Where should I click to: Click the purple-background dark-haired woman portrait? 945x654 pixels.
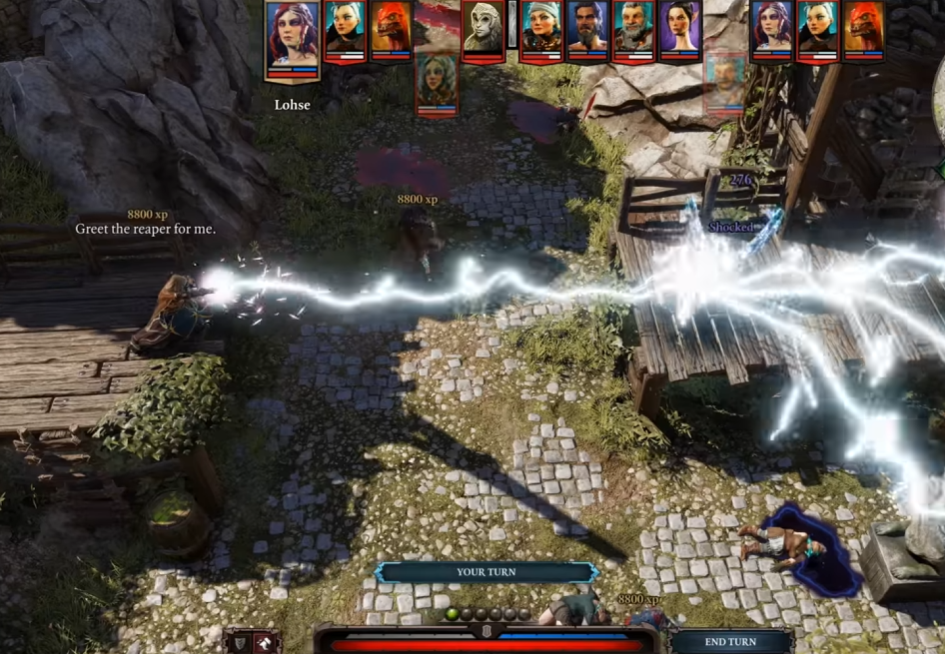pos(680,29)
